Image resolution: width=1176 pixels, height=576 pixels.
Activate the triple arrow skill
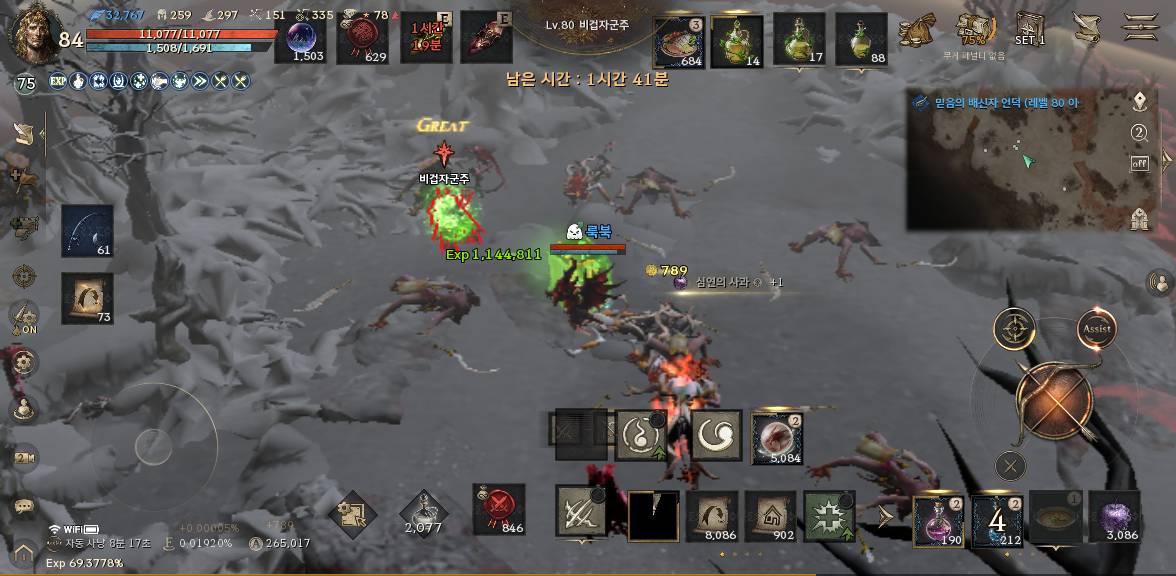[581, 512]
